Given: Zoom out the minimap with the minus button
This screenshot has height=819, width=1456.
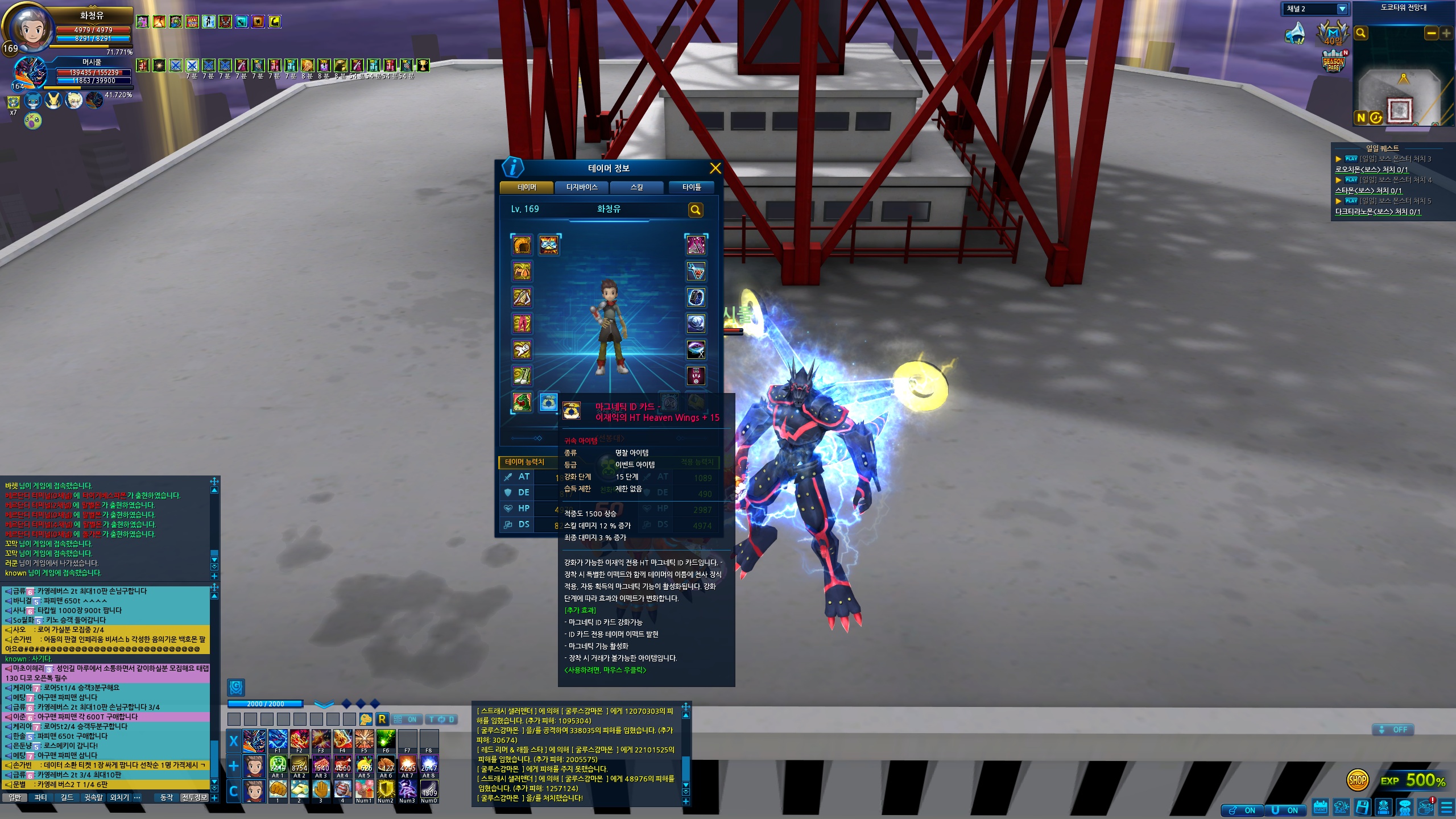Looking at the screenshot, I should [x=1431, y=34].
